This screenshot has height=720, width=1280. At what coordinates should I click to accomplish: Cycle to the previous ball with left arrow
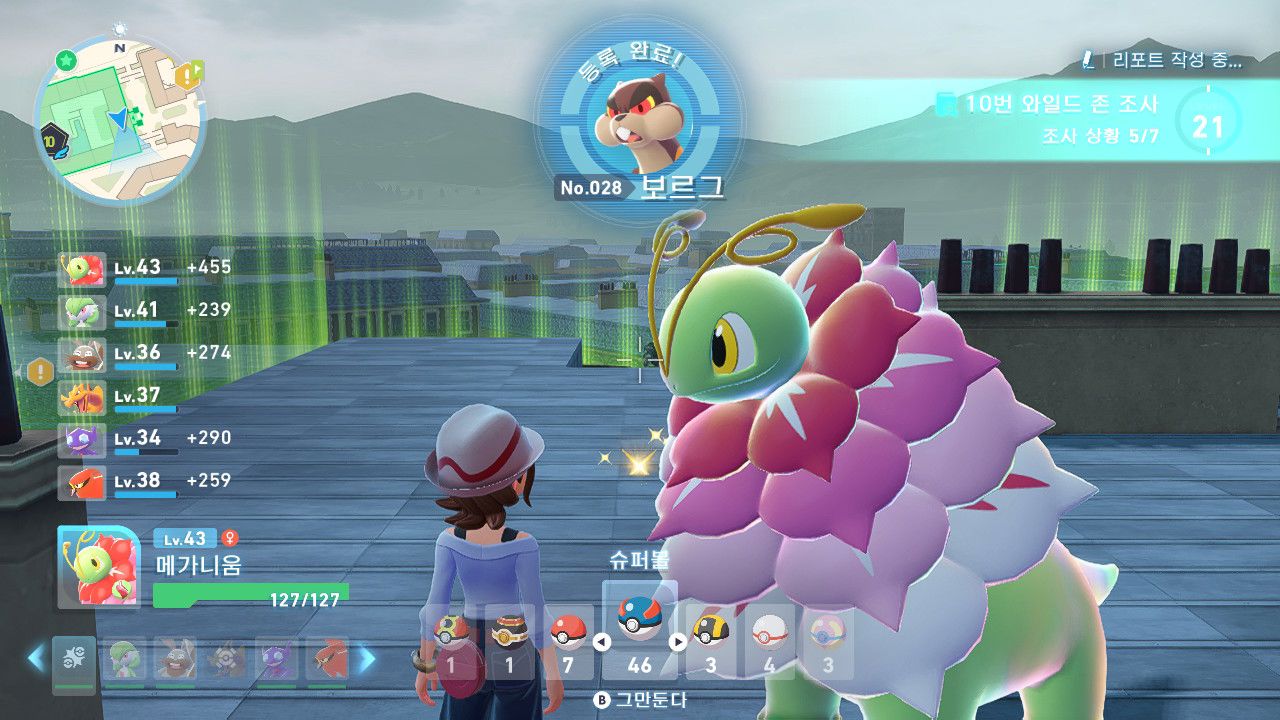(602, 643)
